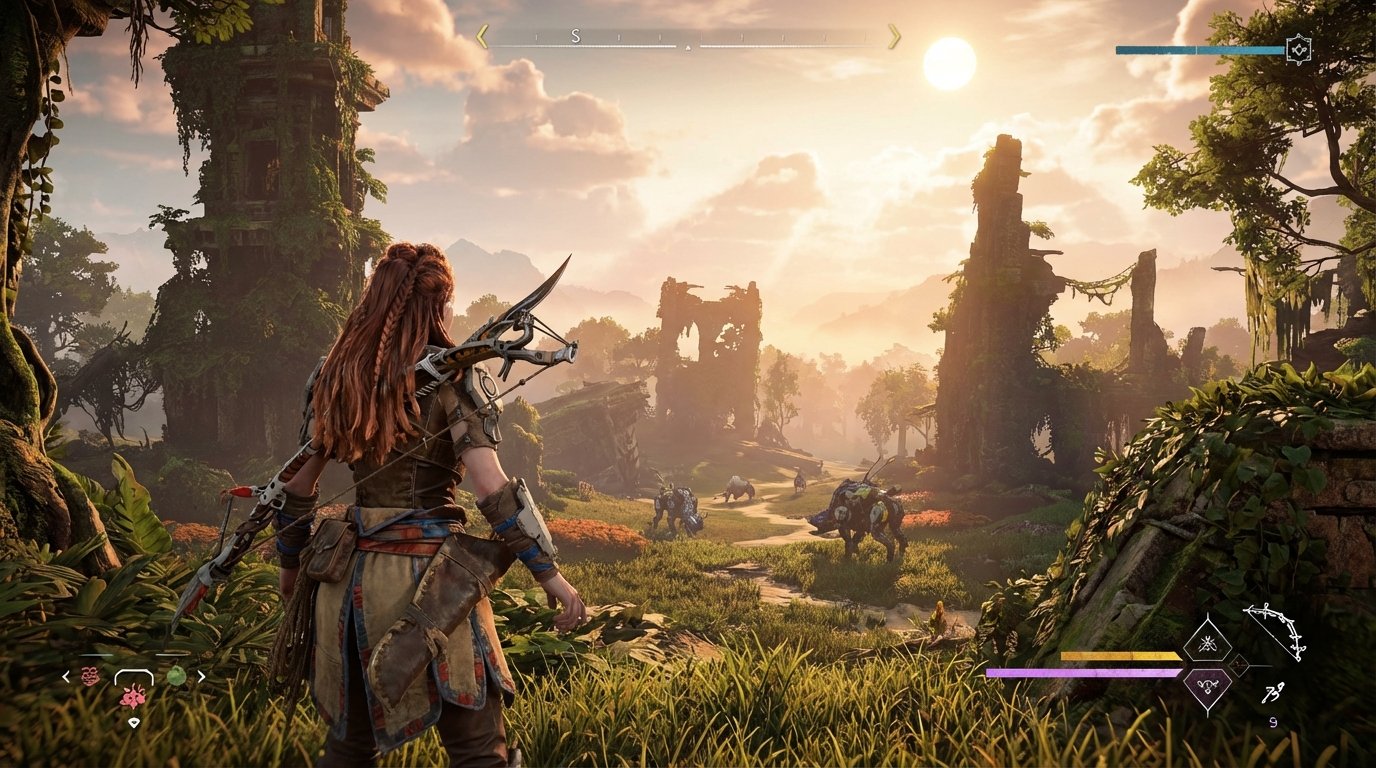Click the arrow ammo icon showing 9
Screen dimensions: 1376x768
[1272, 694]
